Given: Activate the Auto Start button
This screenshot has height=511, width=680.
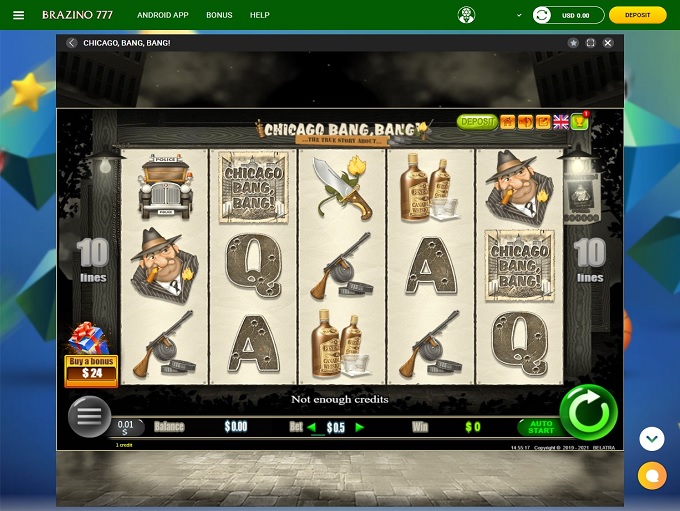Looking at the screenshot, I should (540, 427).
